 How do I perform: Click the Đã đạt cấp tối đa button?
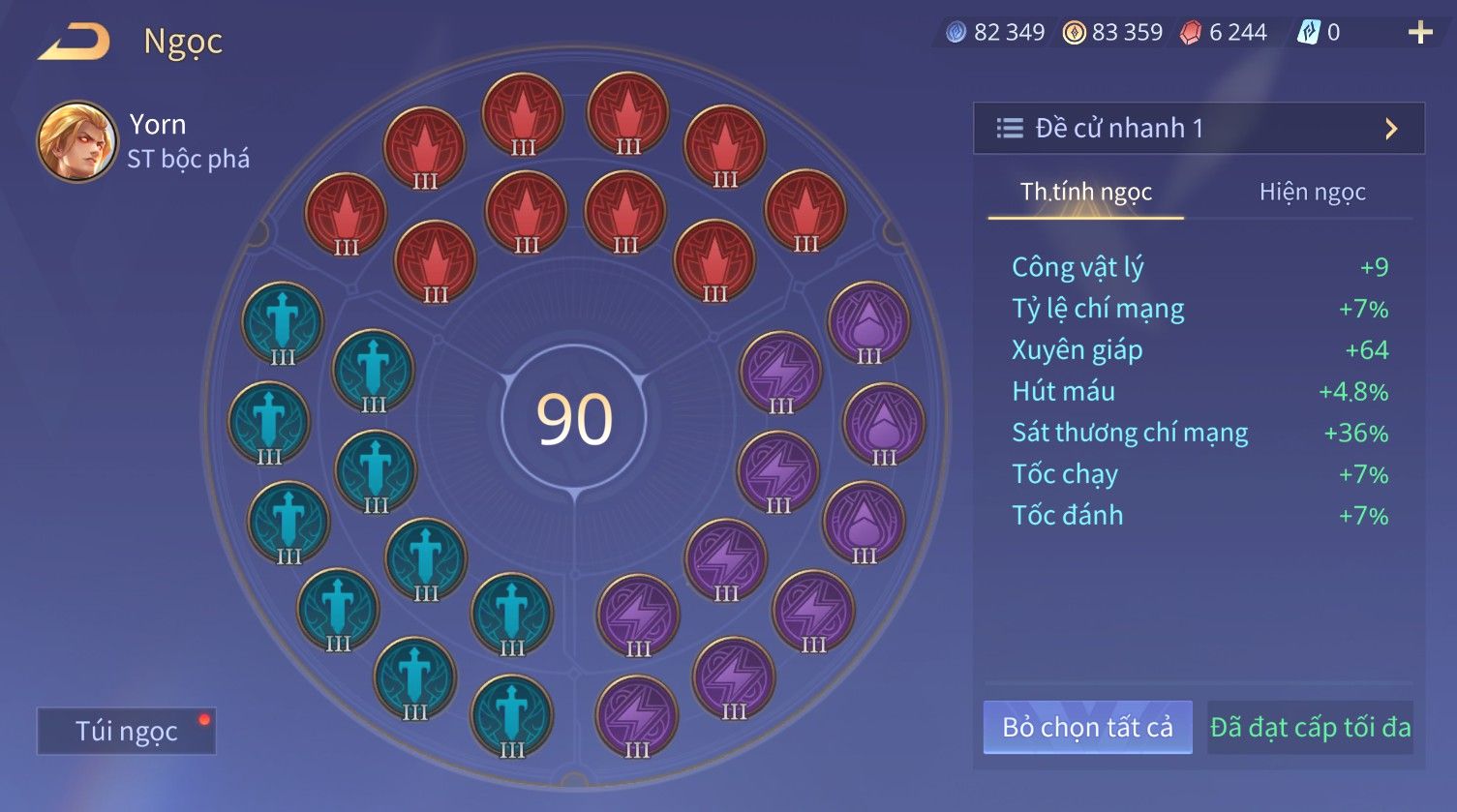pyautogui.click(x=1310, y=727)
